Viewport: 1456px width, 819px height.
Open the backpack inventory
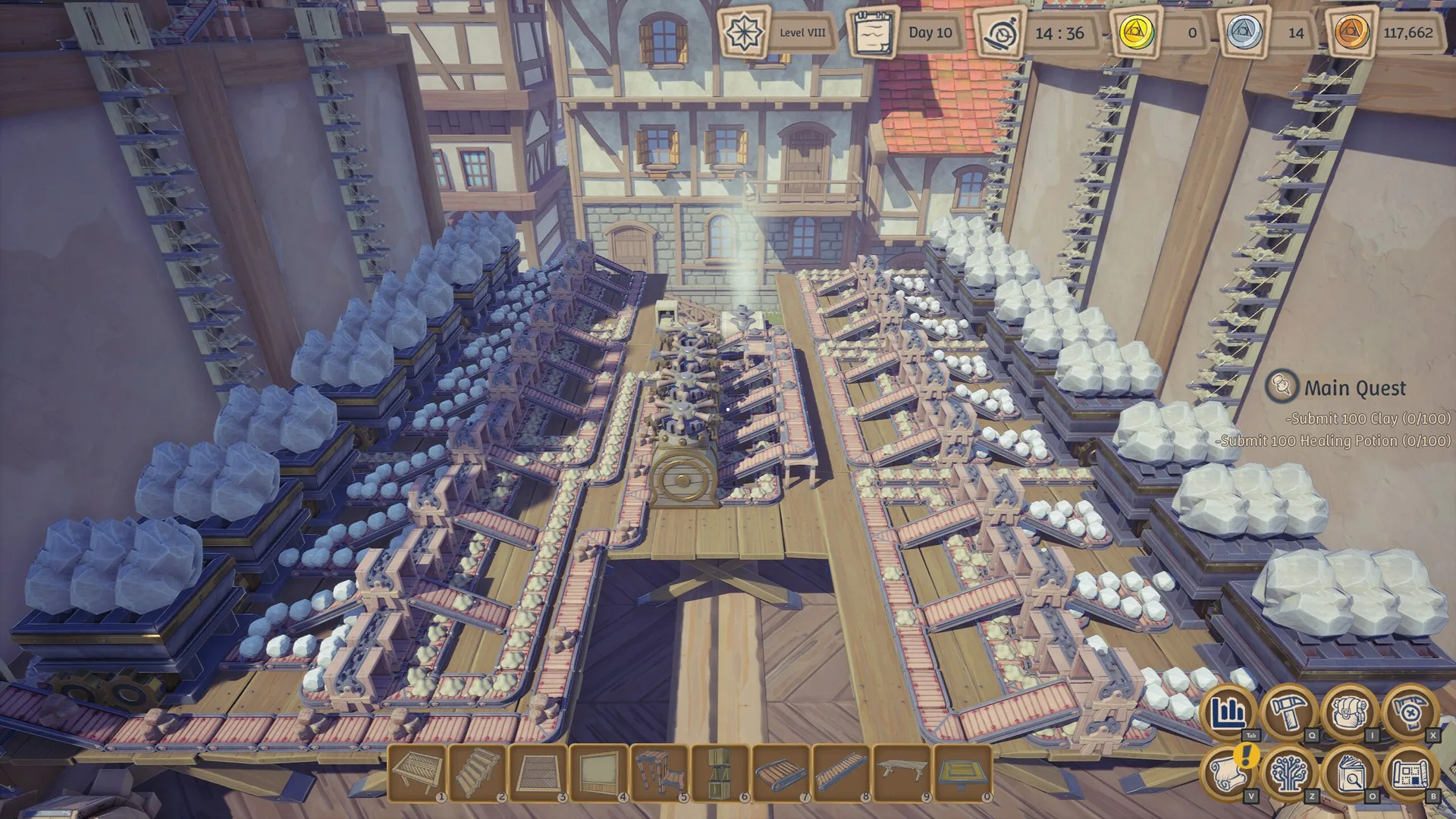point(1350,713)
